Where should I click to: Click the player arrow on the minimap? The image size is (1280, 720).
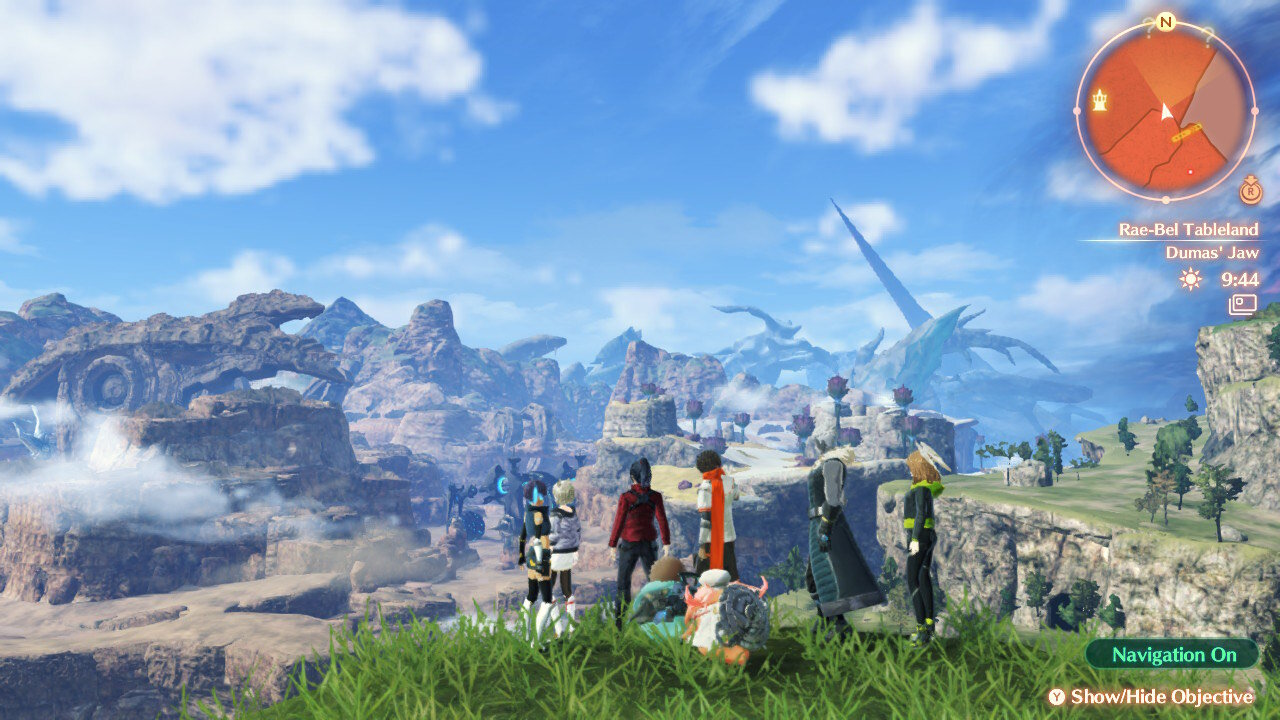[1166, 111]
